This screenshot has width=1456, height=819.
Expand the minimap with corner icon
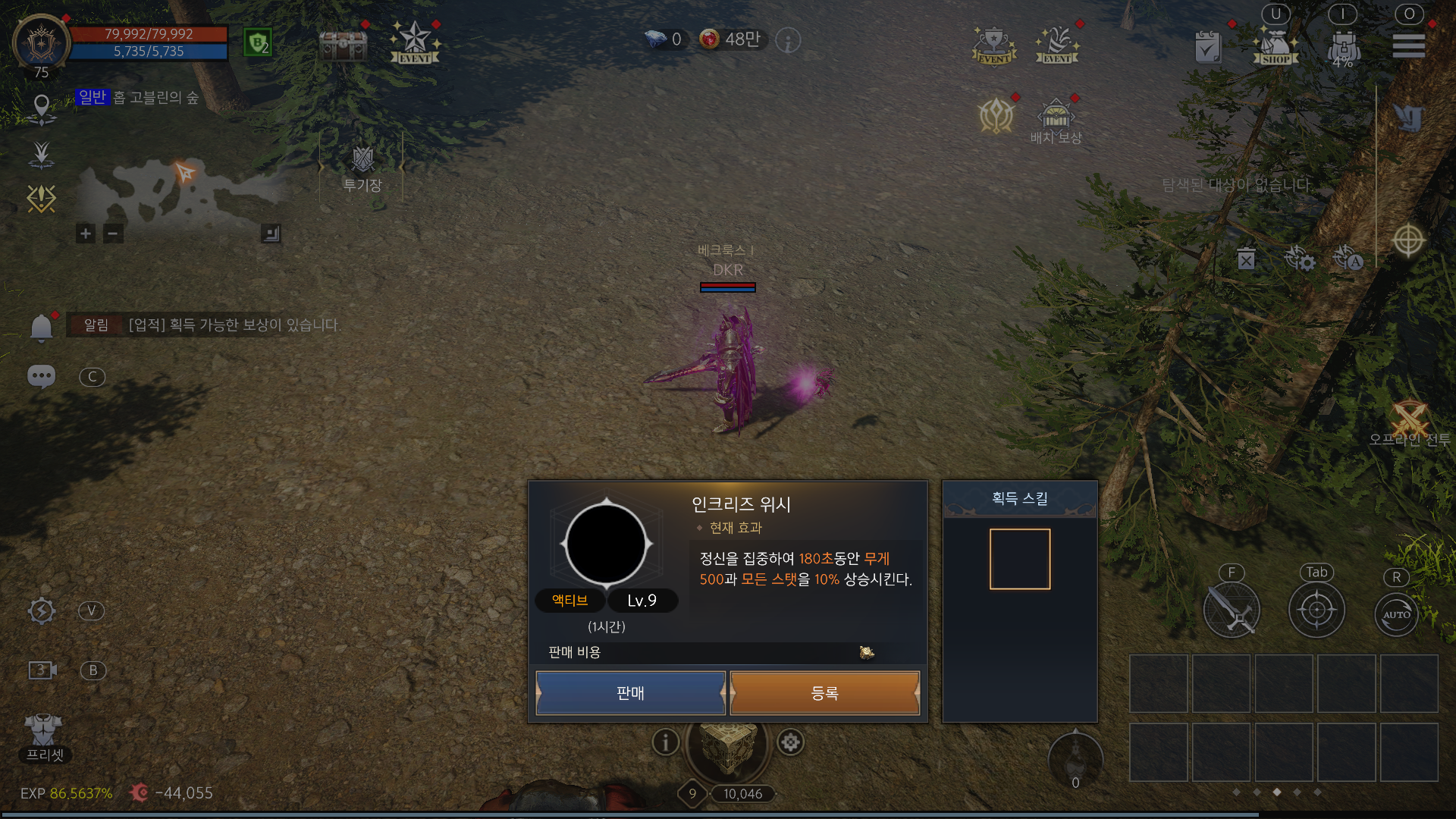pyautogui.click(x=269, y=234)
